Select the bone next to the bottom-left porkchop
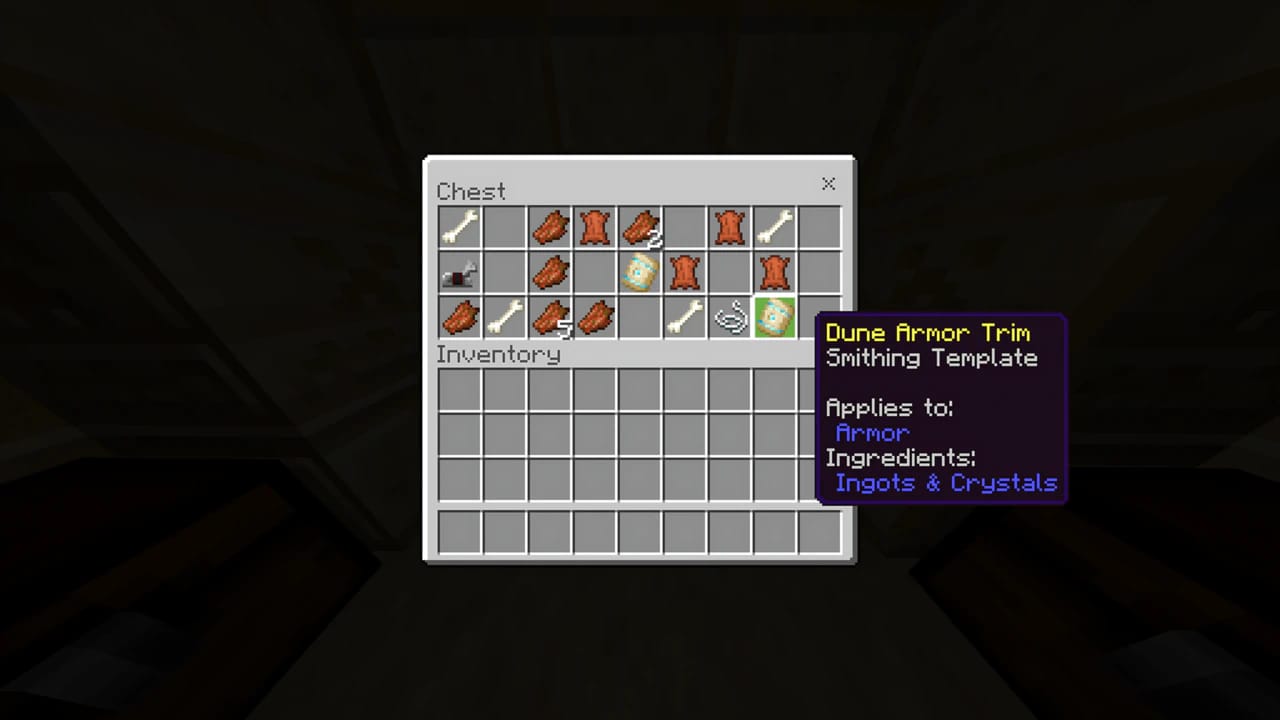1280x720 pixels. [504, 317]
